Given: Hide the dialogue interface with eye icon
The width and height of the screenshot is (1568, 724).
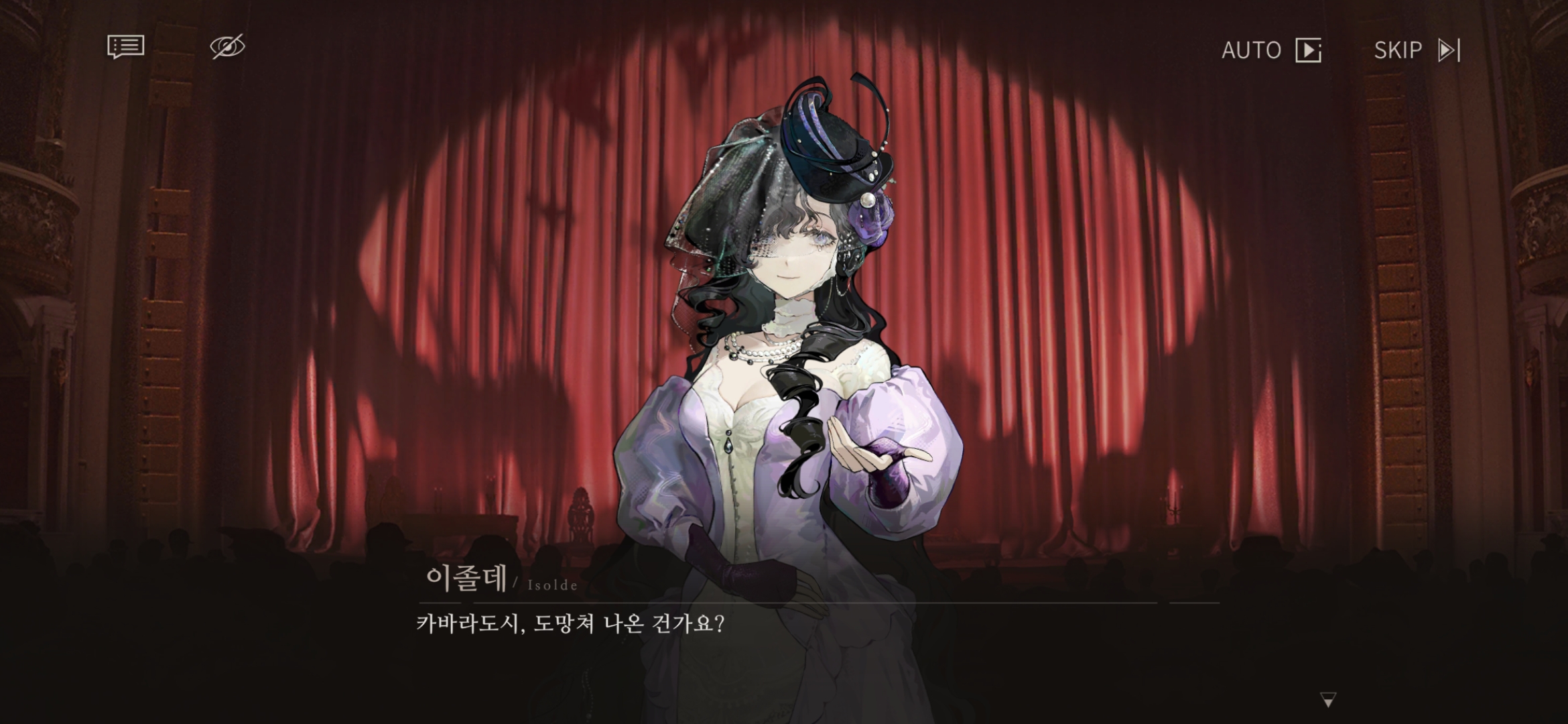Looking at the screenshot, I should [x=227, y=47].
